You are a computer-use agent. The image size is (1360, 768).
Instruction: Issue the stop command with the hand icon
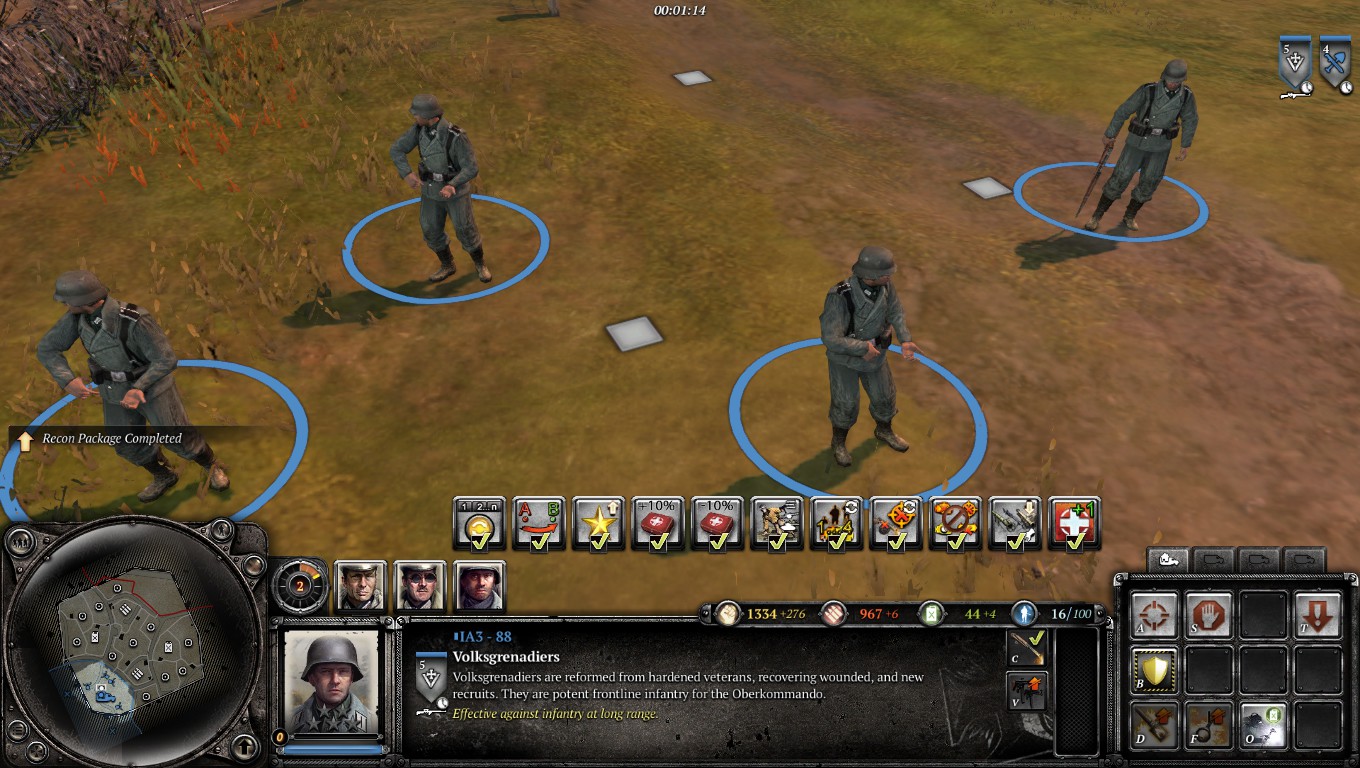(1207, 614)
